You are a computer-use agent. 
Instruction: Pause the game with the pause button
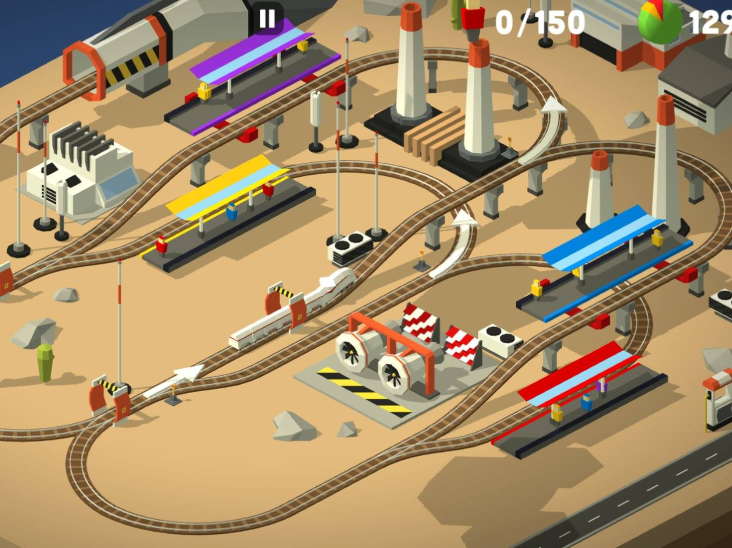267,18
